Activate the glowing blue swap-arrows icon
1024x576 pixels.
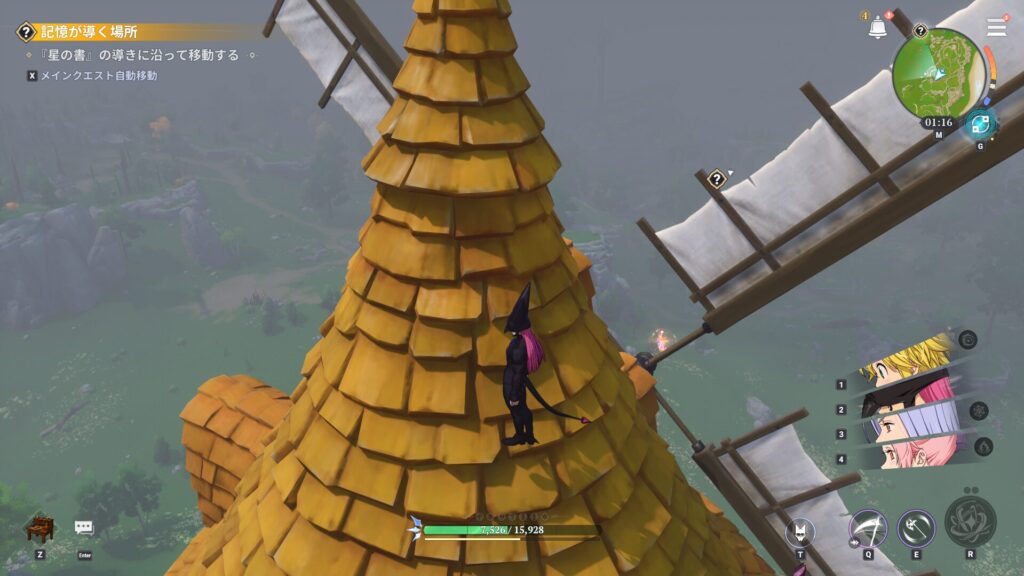(978, 125)
